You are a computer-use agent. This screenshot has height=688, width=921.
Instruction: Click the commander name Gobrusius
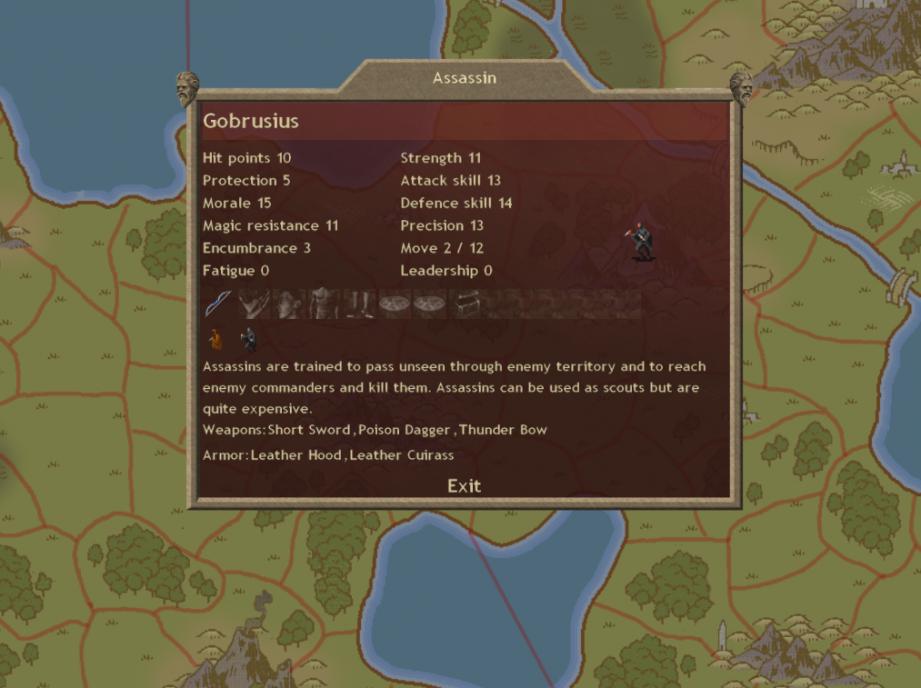click(251, 121)
